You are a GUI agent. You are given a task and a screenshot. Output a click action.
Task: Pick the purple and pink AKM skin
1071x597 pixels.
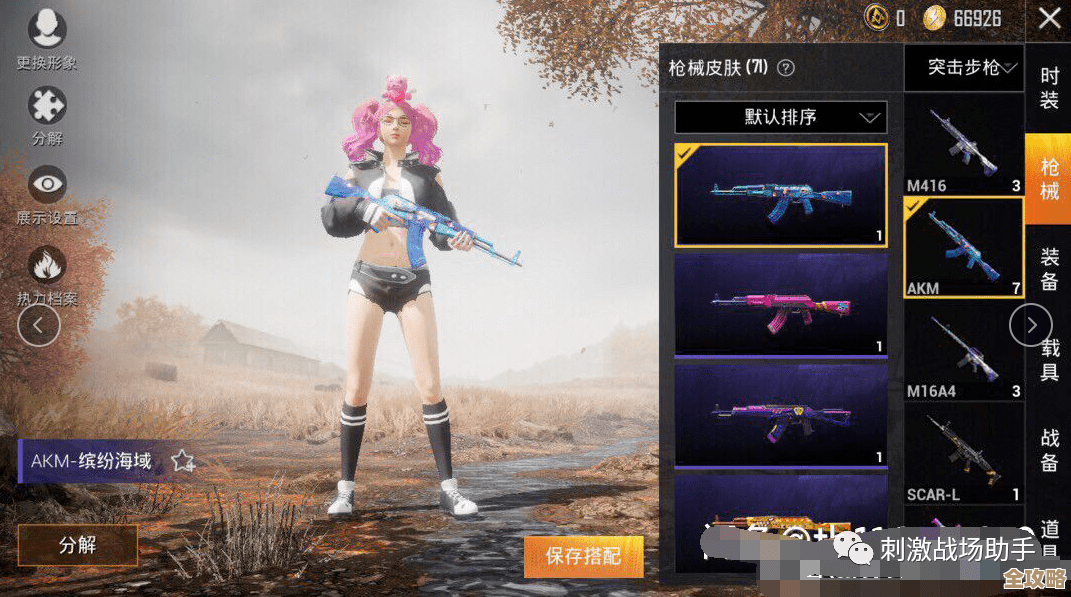781,413
